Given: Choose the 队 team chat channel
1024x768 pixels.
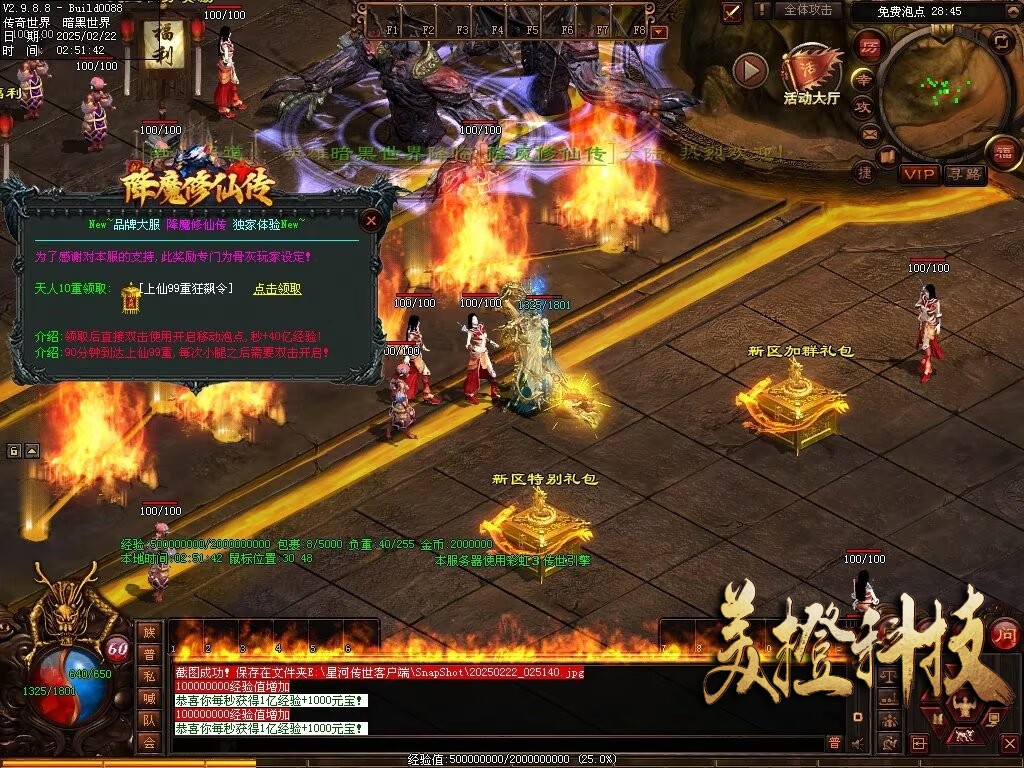Looking at the screenshot, I should click(148, 719).
